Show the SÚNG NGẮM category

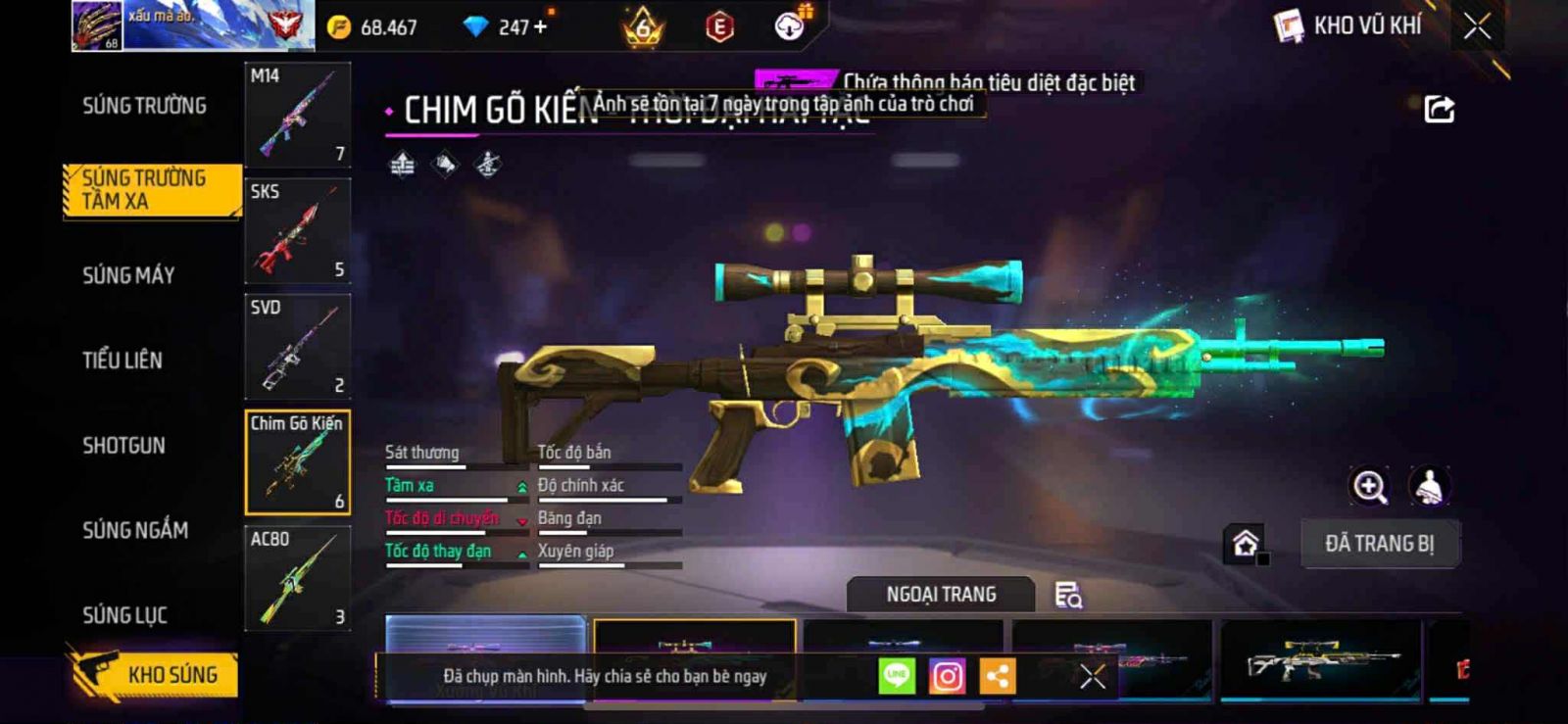(x=135, y=530)
